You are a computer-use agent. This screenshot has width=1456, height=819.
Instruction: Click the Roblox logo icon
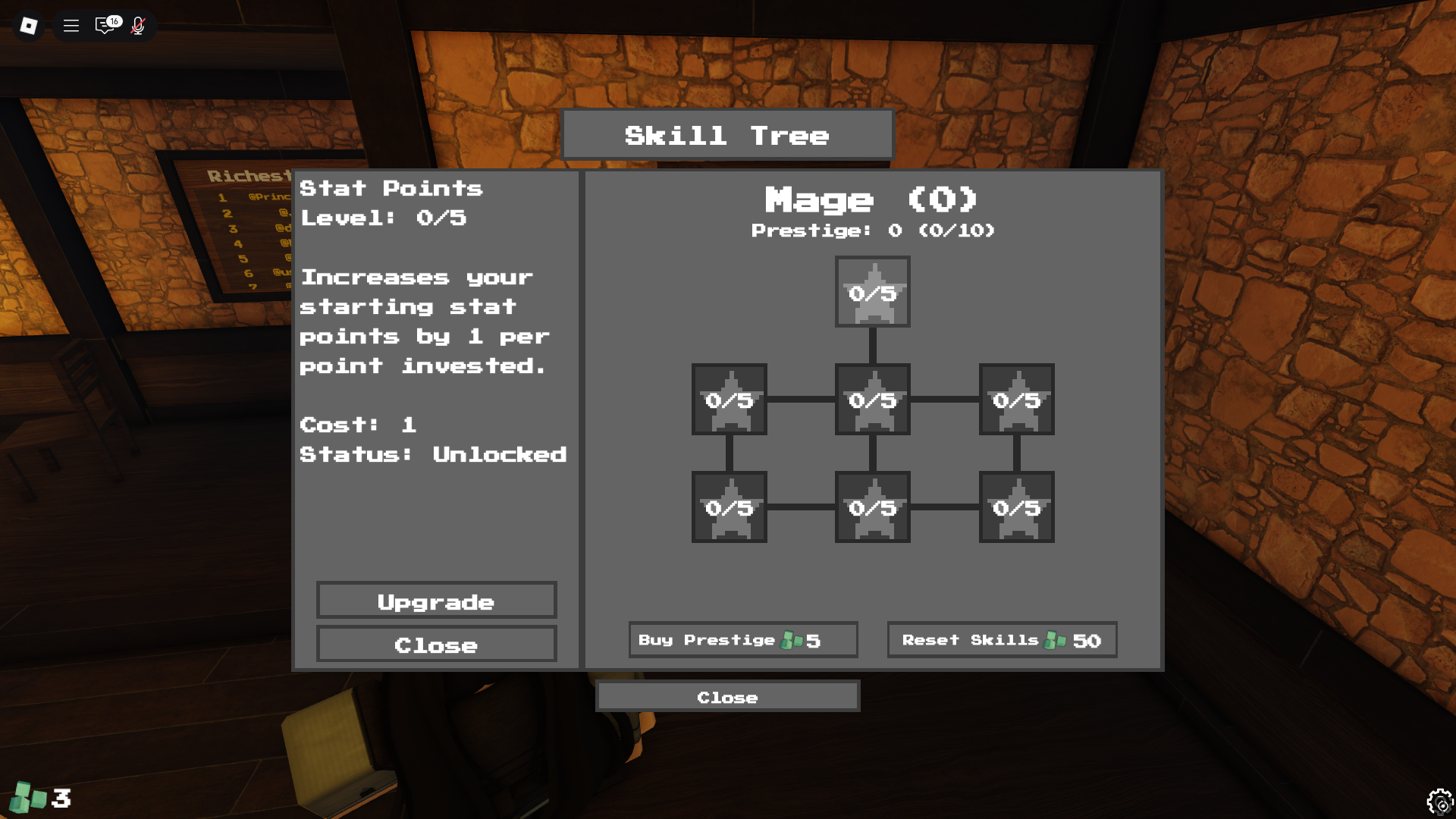(28, 25)
